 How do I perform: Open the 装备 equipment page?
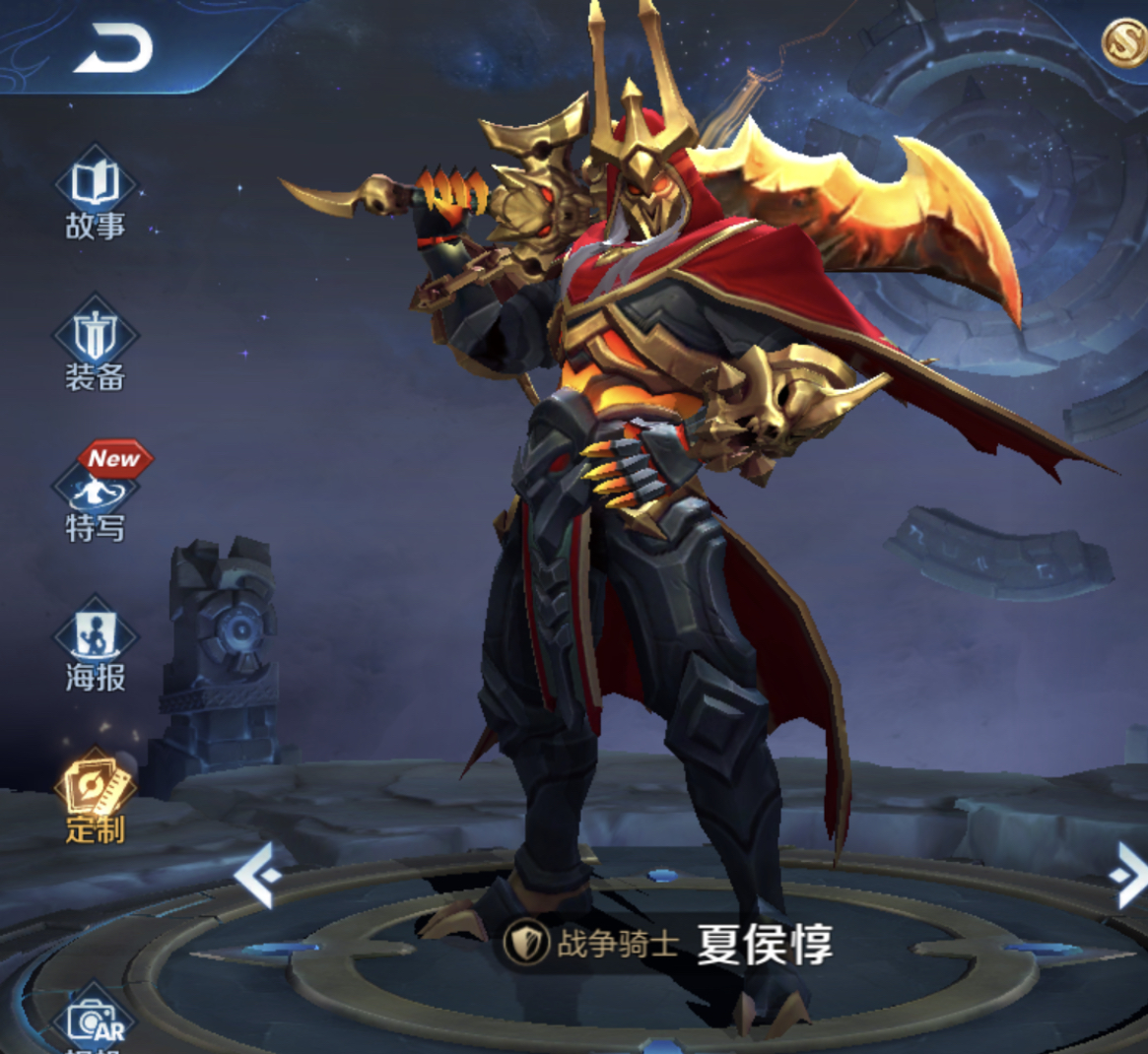(x=96, y=344)
